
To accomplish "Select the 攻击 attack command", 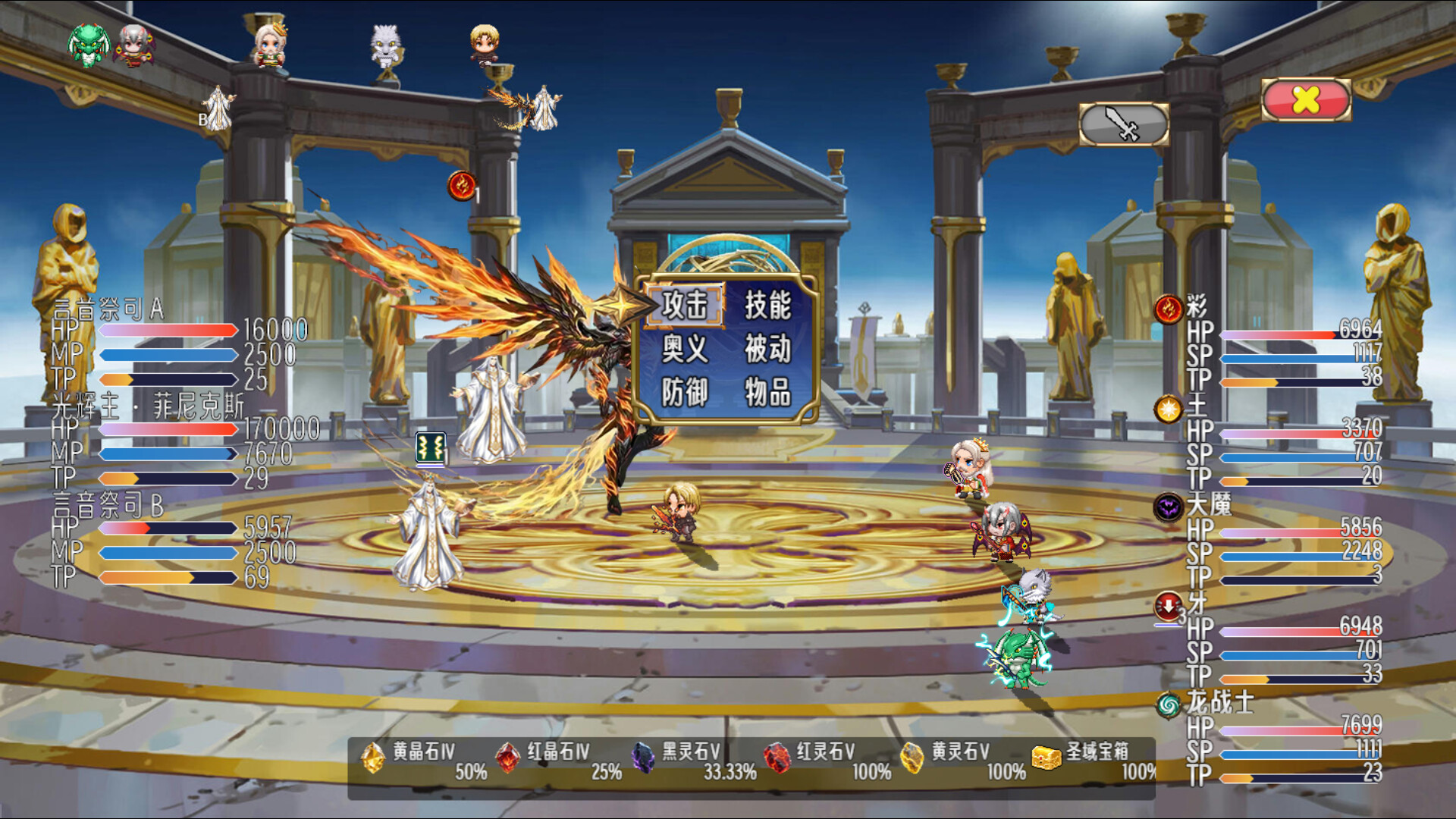I will [685, 306].
